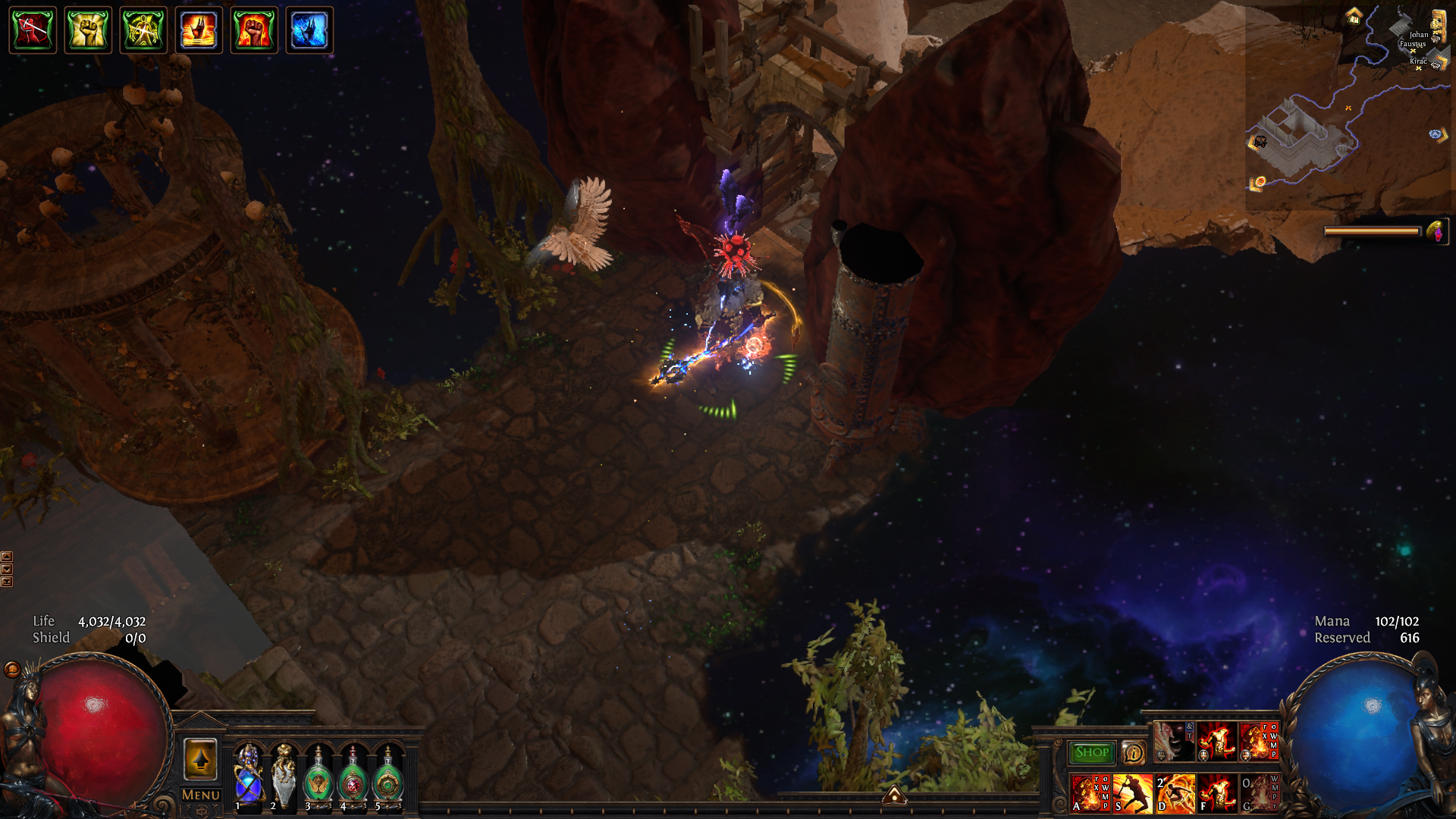Click the orange up-arrow level-up button
Image resolution: width=1456 pixels, height=819 pixels.
[x=201, y=758]
